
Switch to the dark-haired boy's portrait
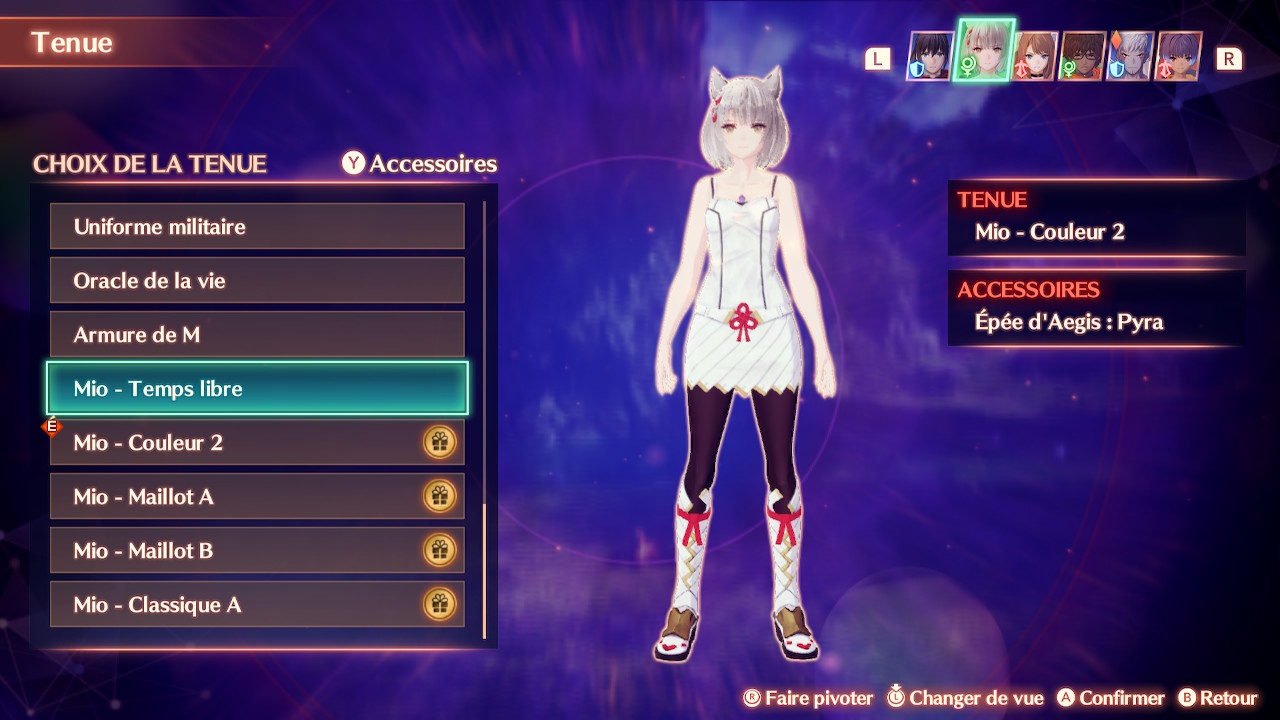tap(930, 56)
